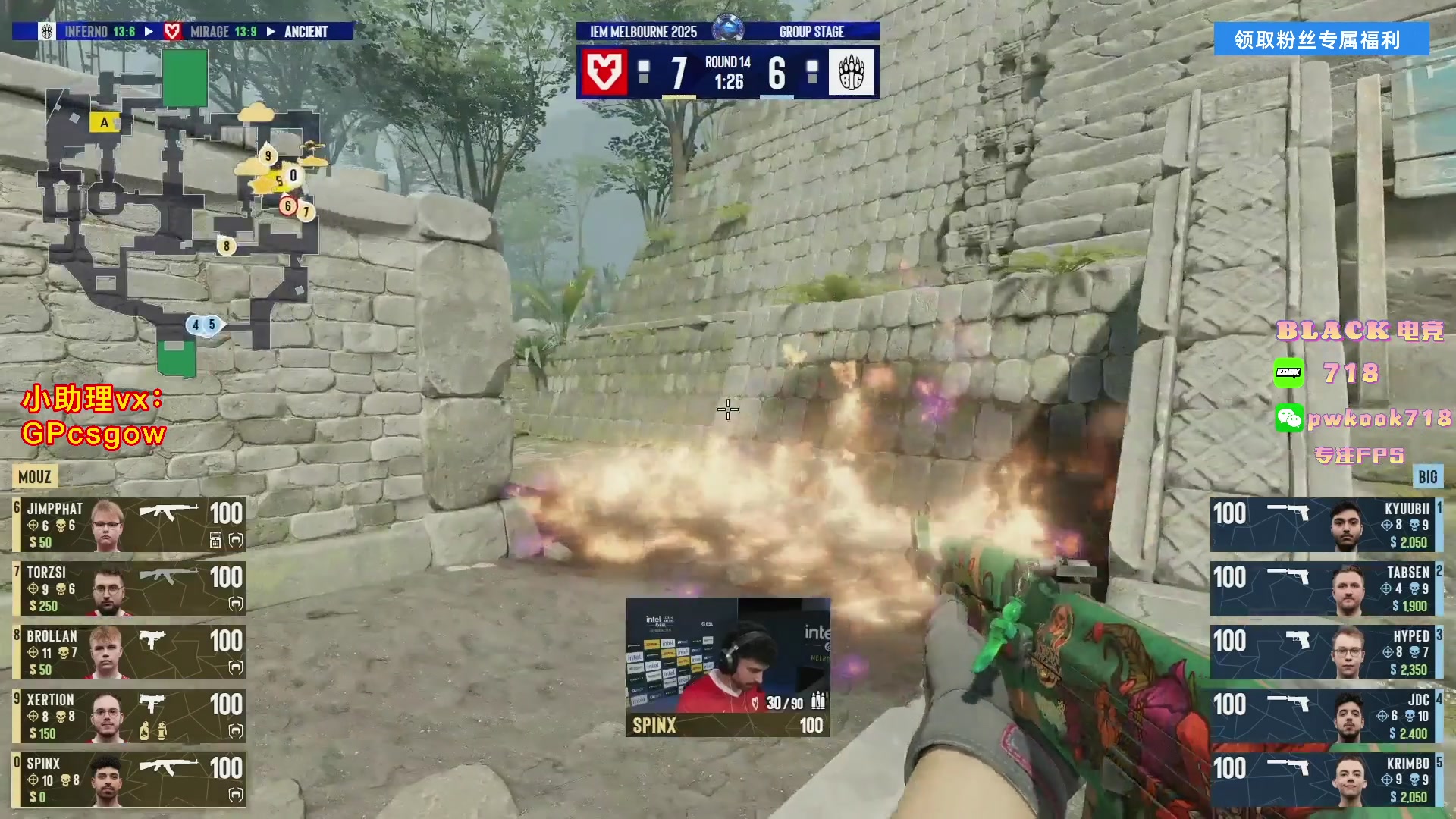Select KYUUBII's player card
This screenshot has width=1456, height=819.
[1326, 525]
